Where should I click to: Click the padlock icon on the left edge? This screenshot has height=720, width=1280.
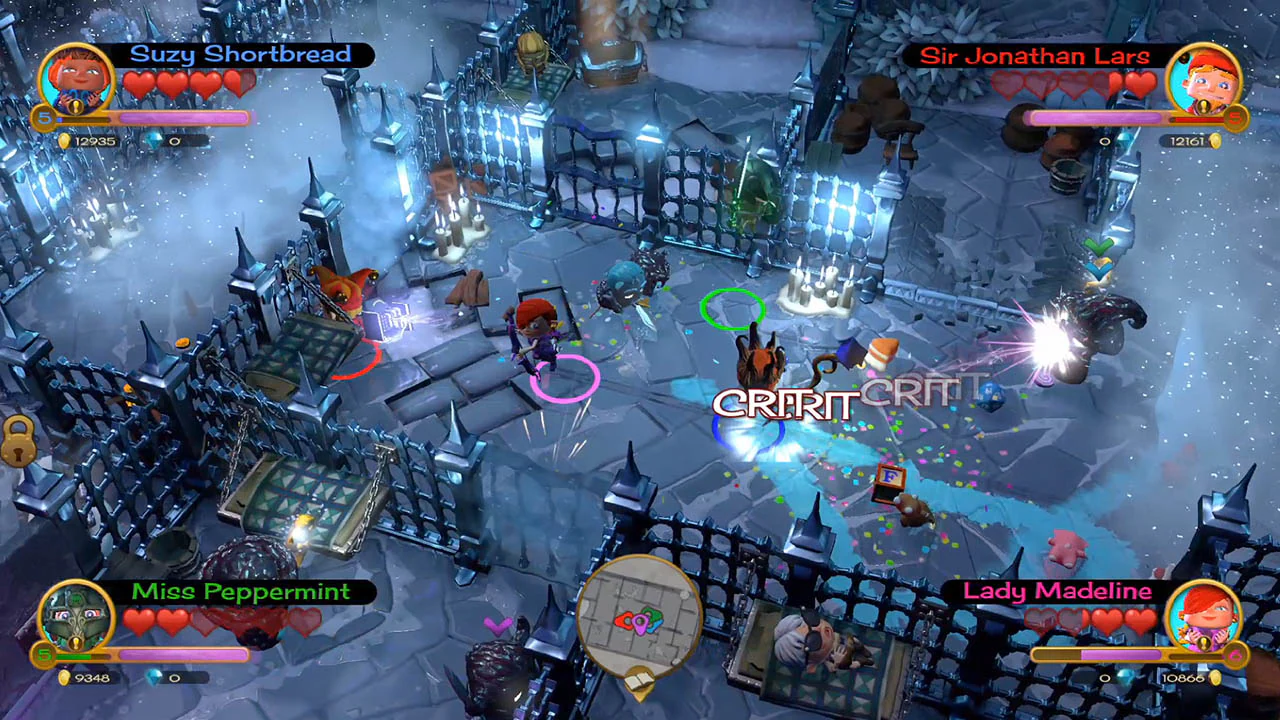pos(17,443)
